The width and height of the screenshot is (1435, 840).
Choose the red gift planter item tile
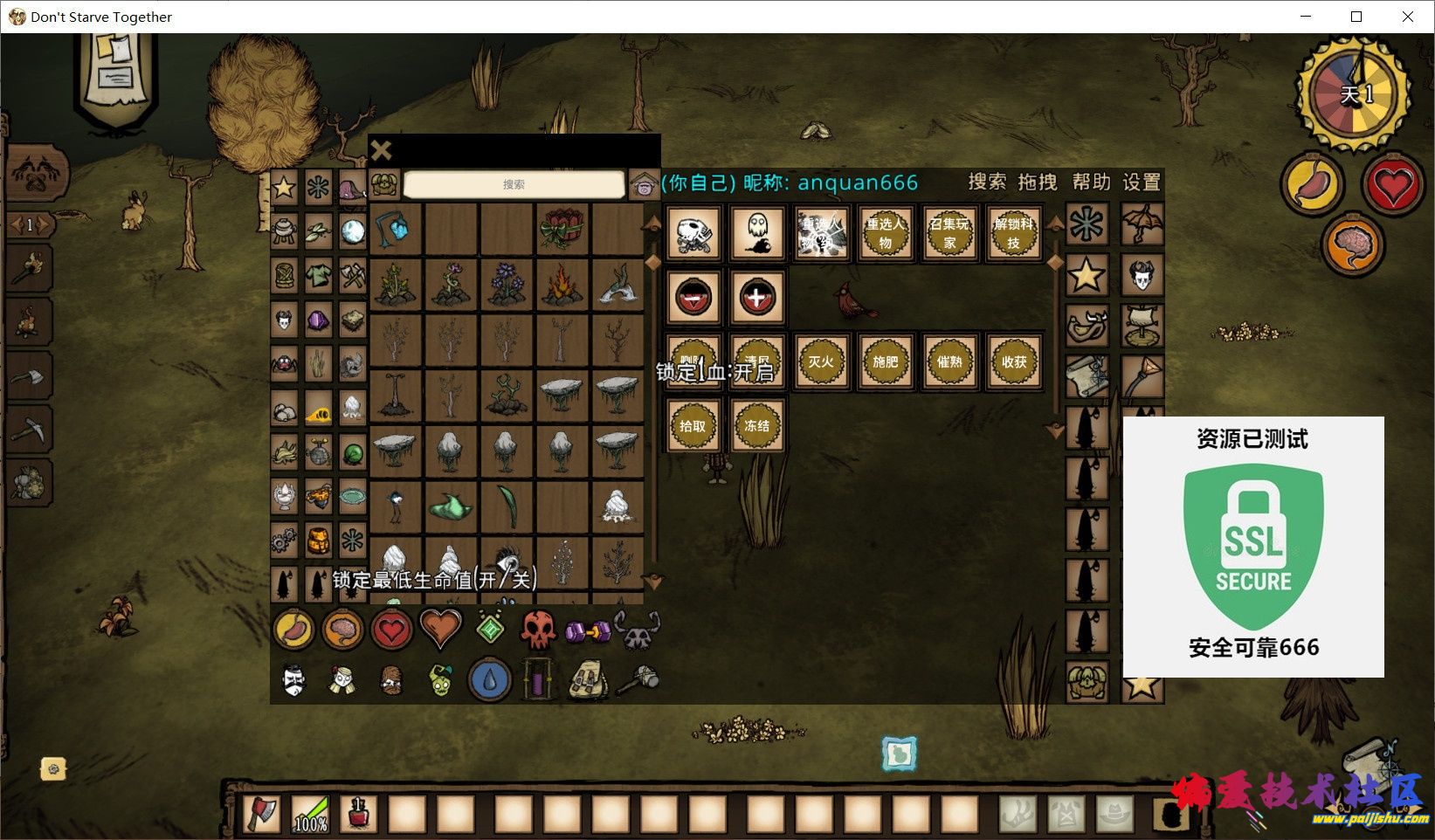click(562, 230)
